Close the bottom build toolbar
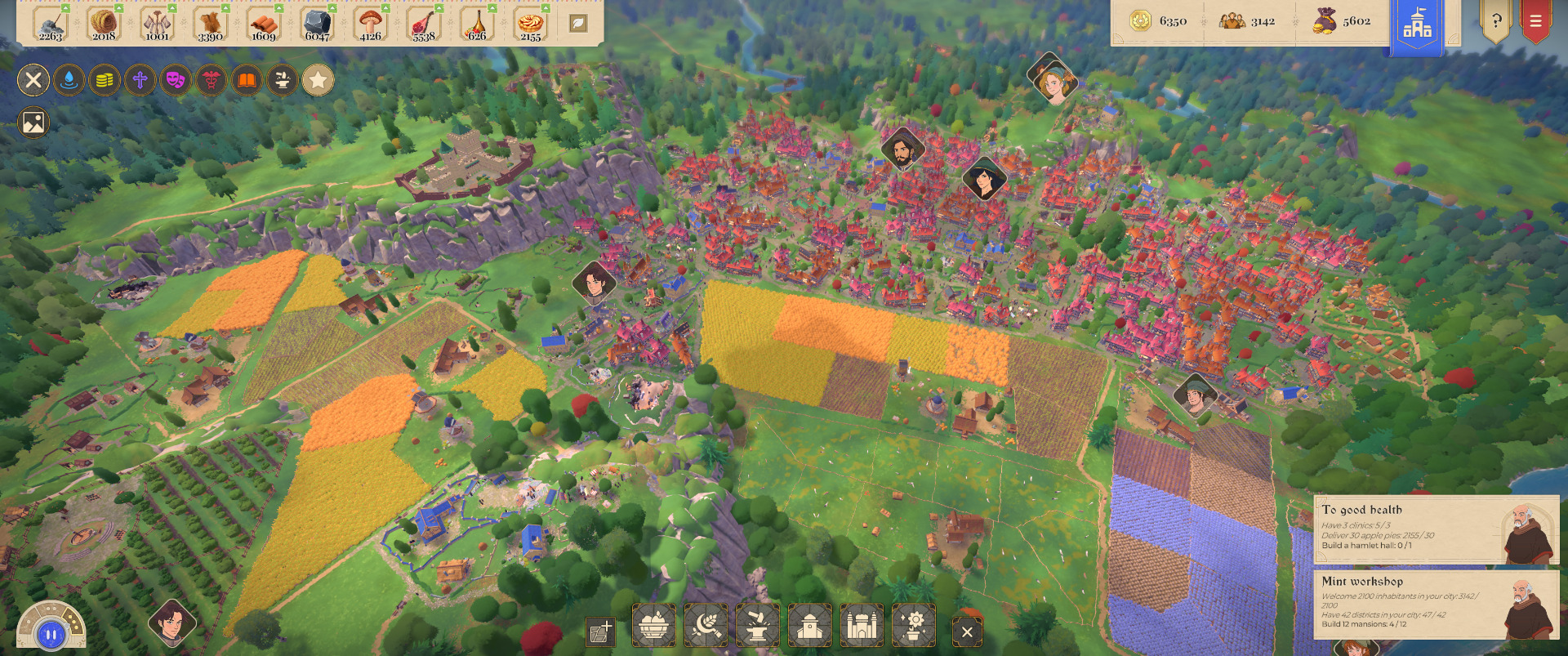Image resolution: width=1568 pixels, height=656 pixels. point(967,631)
